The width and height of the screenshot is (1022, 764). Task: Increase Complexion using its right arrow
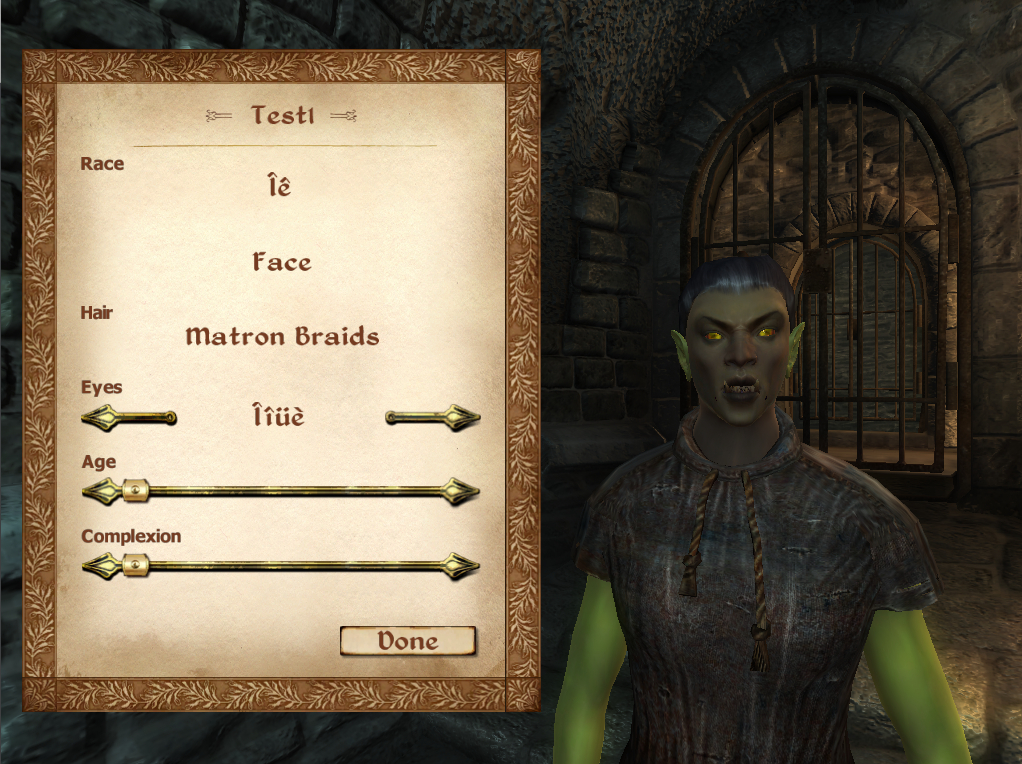[462, 566]
